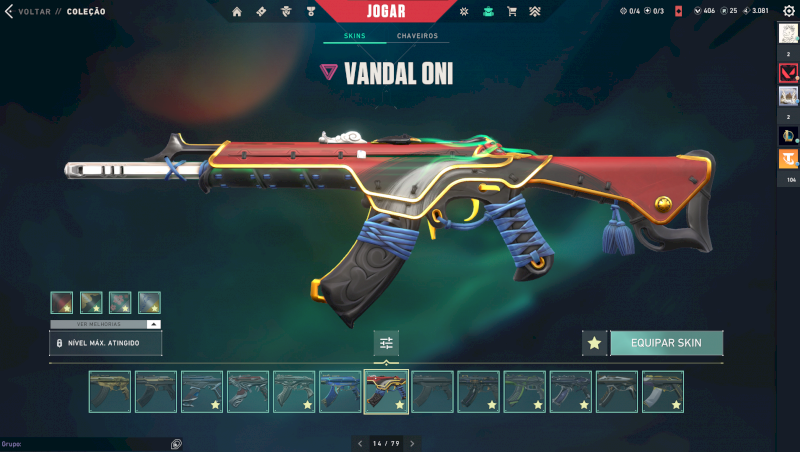Open the Valorant Points currency balance
The height and width of the screenshot is (452, 800).
coord(703,12)
